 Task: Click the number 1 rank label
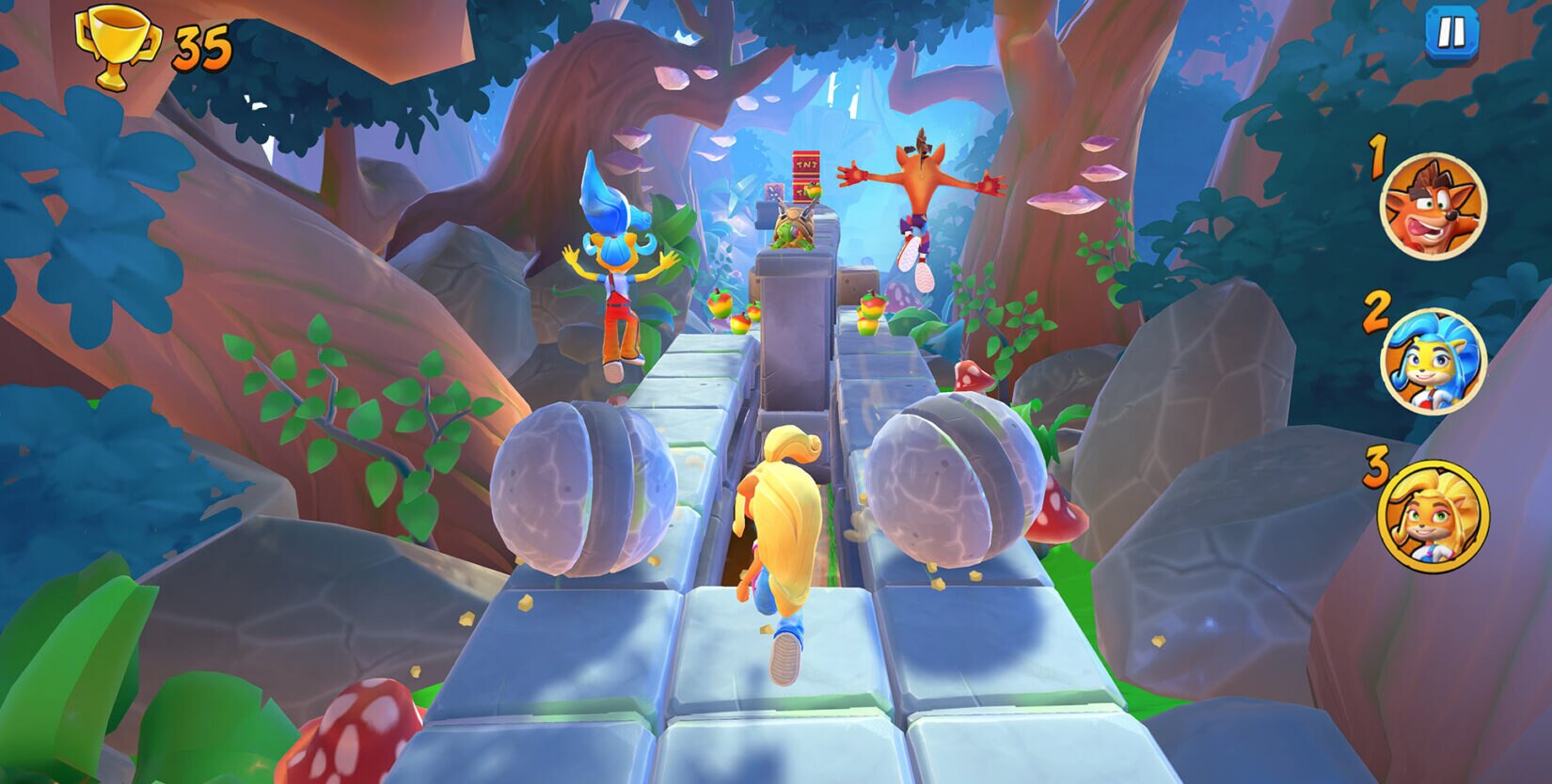1376,158
